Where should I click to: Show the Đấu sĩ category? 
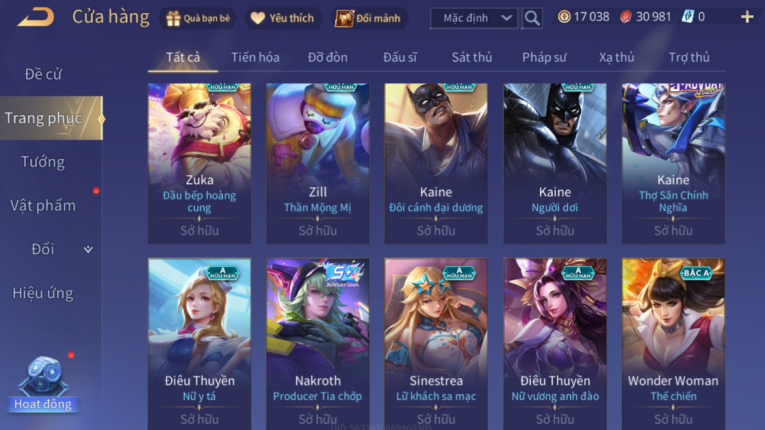coord(400,57)
